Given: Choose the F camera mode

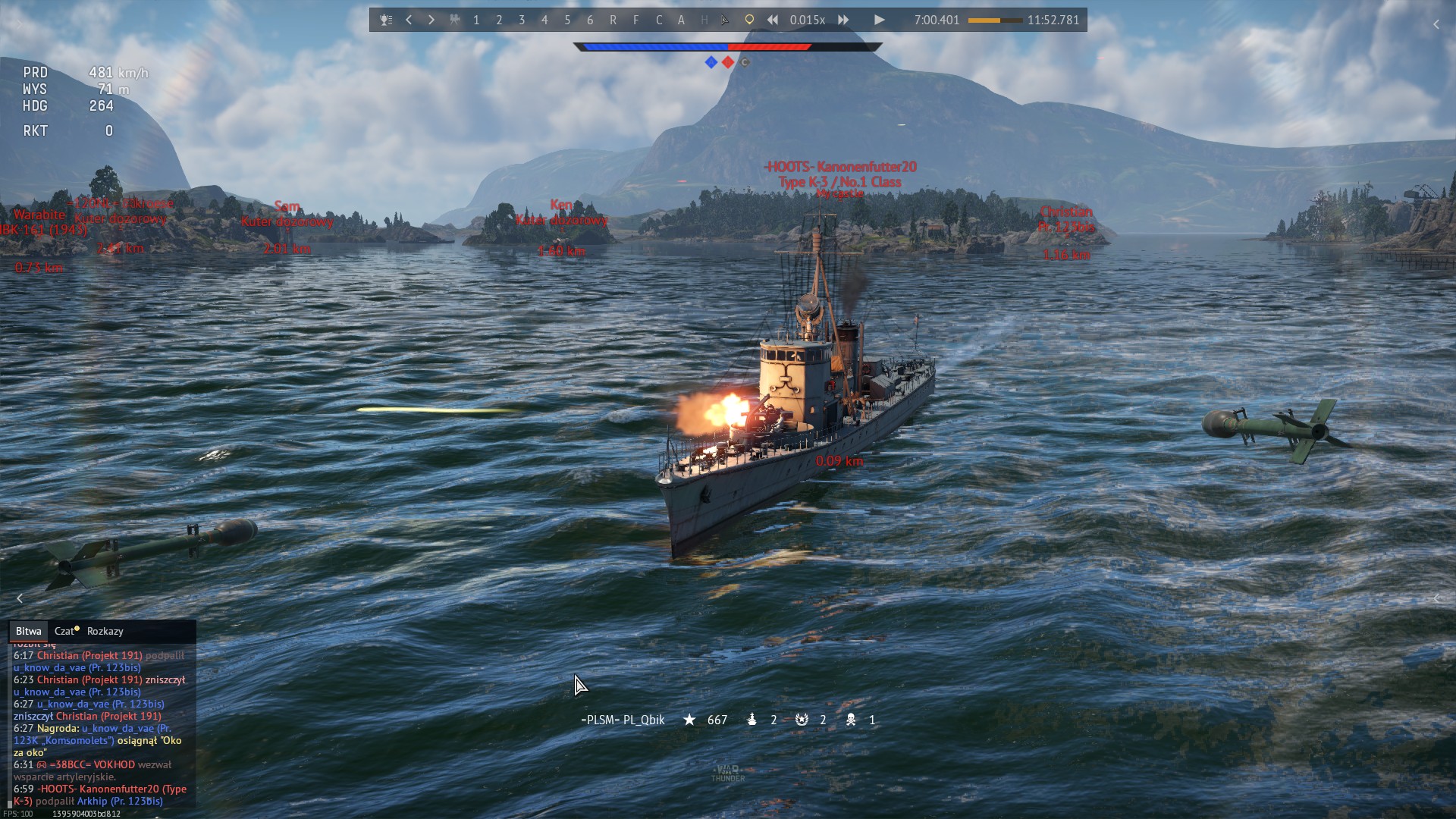Looking at the screenshot, I should (x=635, y=20).
